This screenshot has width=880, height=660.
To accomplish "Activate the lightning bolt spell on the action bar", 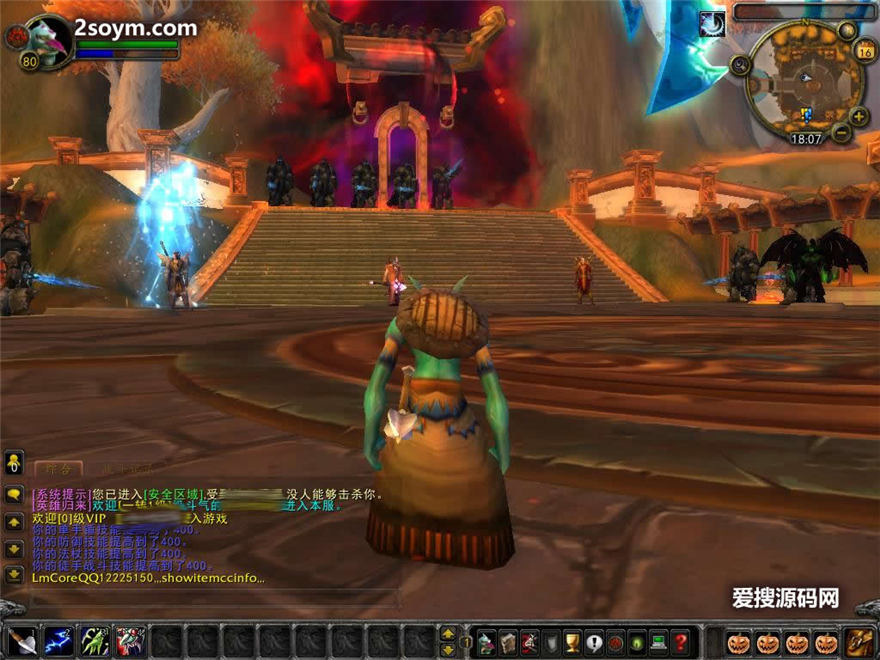I will coord(59,640).
